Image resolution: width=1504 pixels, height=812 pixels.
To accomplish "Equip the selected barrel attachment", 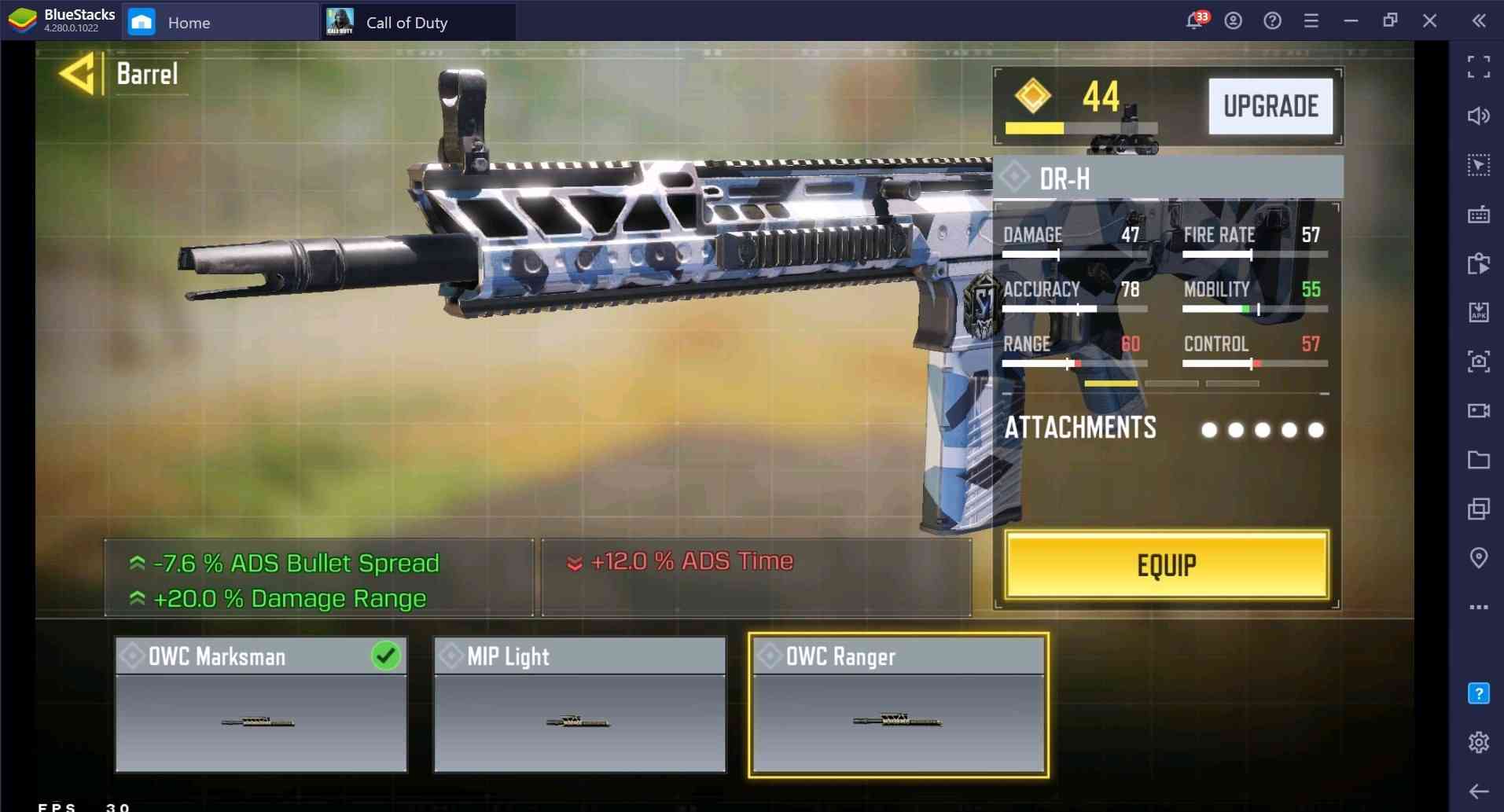I will tap(1166, 565).
